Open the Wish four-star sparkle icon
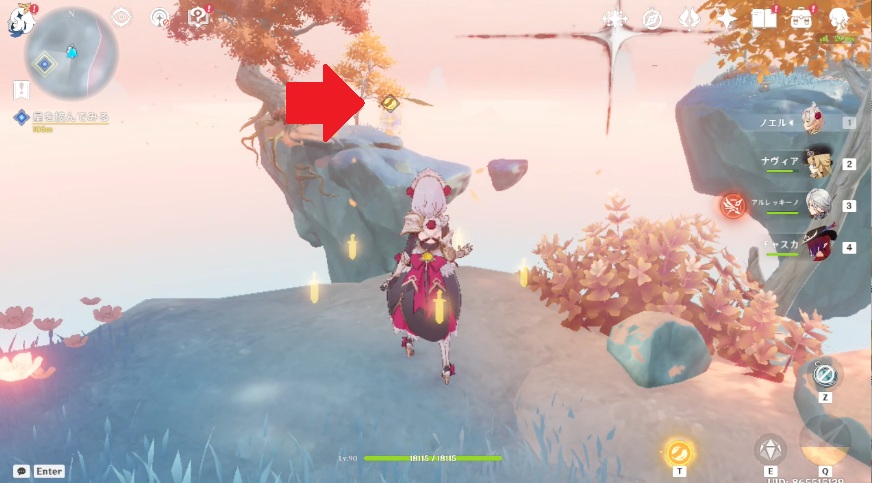Image resolution: width=872 pixels, height=483 pixels. click(726, 19)
